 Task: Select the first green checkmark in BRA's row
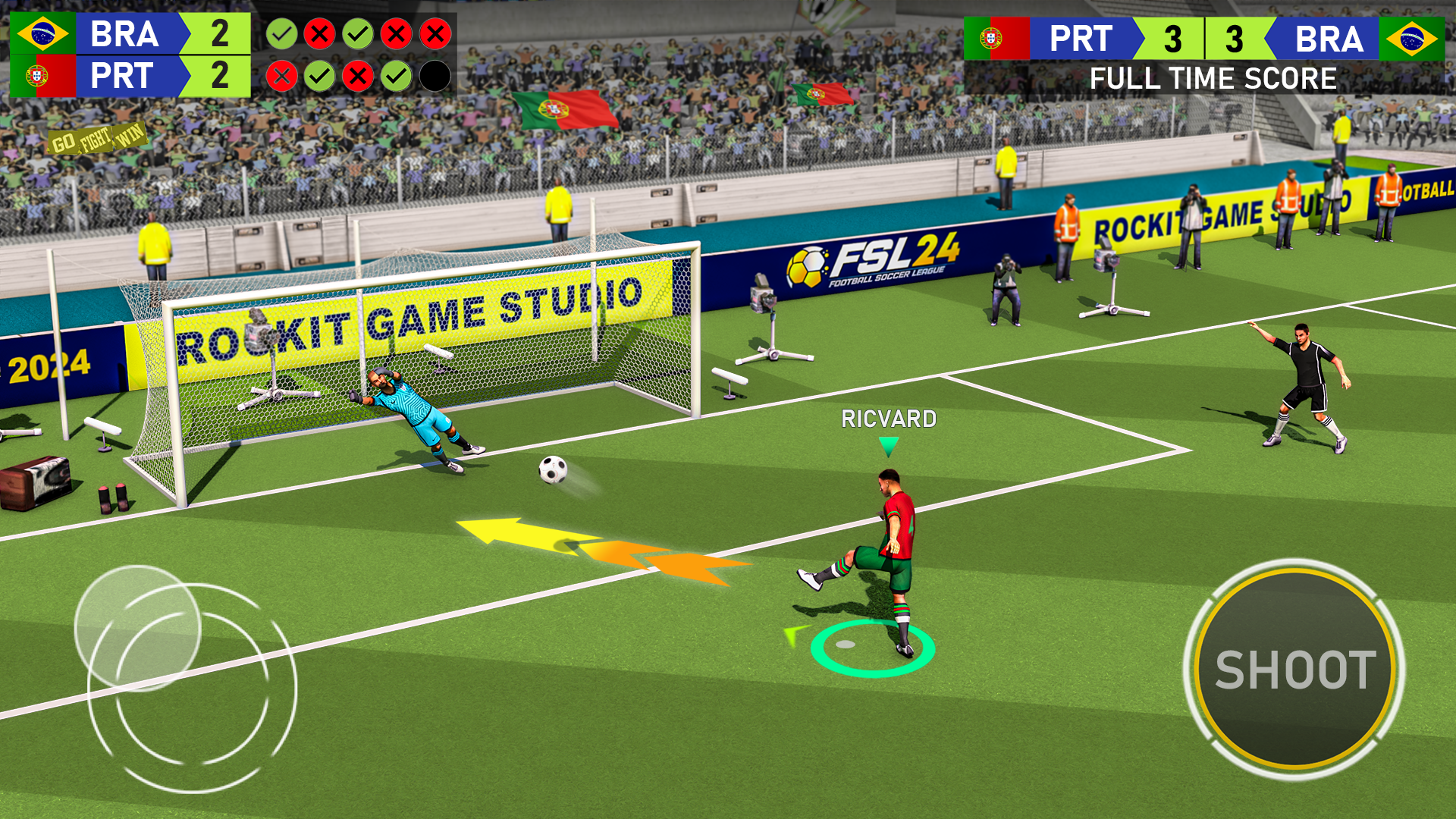click(282, 34)
